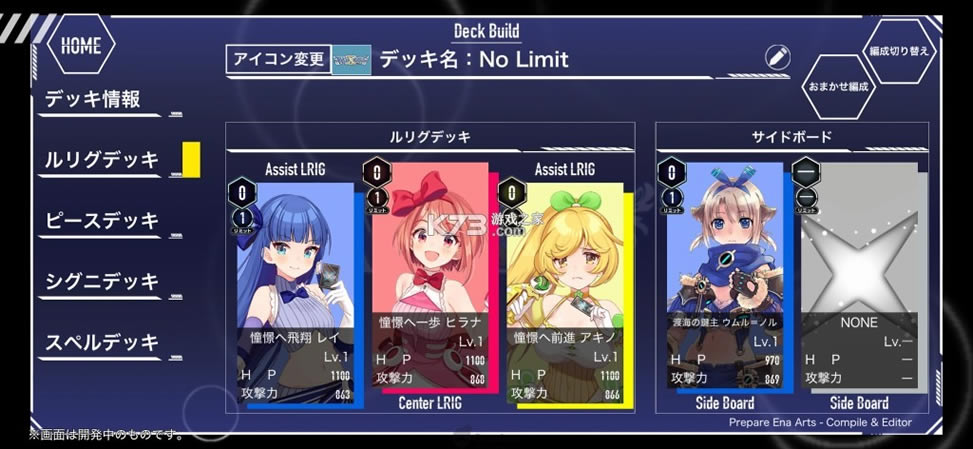Image resolution: width=973 pixels, height=449 pixels.
Task: Edit deck name with pencil icon
Action: click(x=777, y=57)
